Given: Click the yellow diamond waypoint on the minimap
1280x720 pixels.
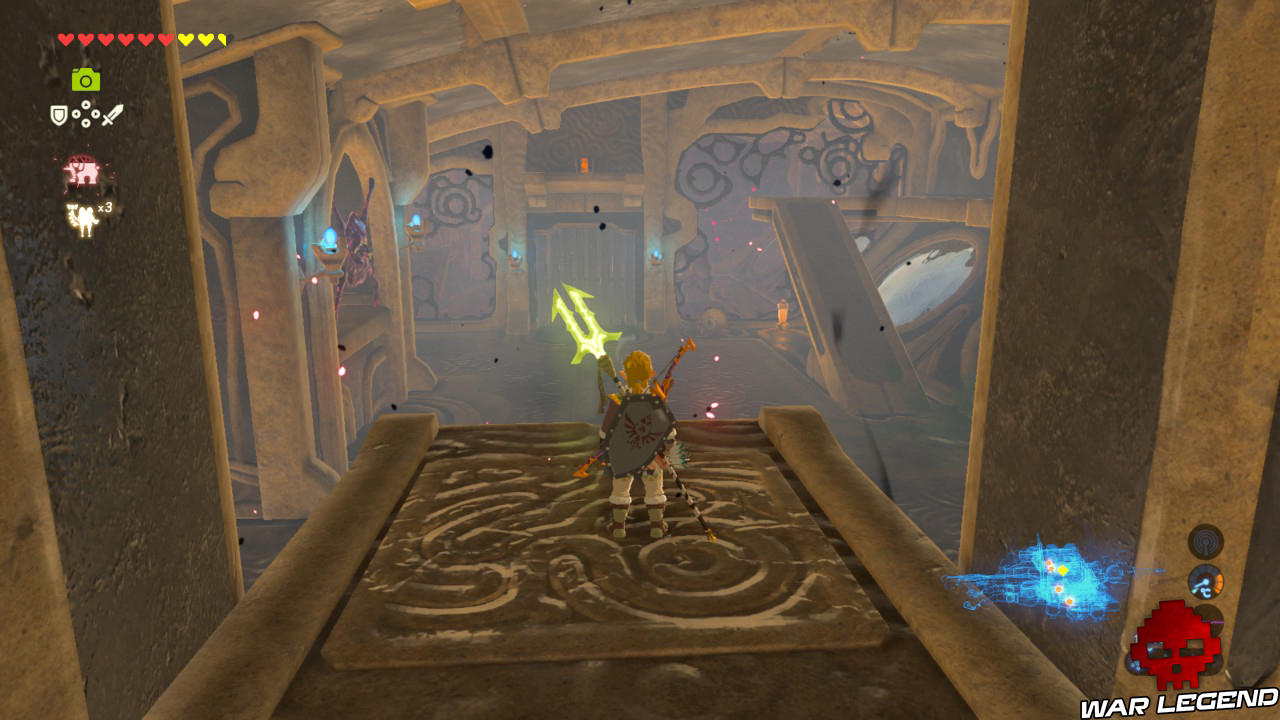Looking at the screenshot, I should pyautogui.click(x=1063, y=570).
